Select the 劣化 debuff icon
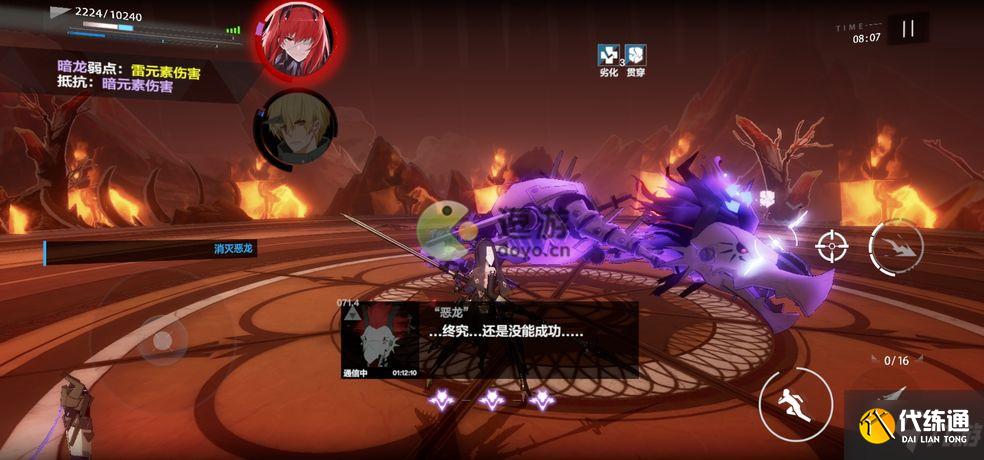The width and height of the screenshot is (984, 460). coord(609,56)
